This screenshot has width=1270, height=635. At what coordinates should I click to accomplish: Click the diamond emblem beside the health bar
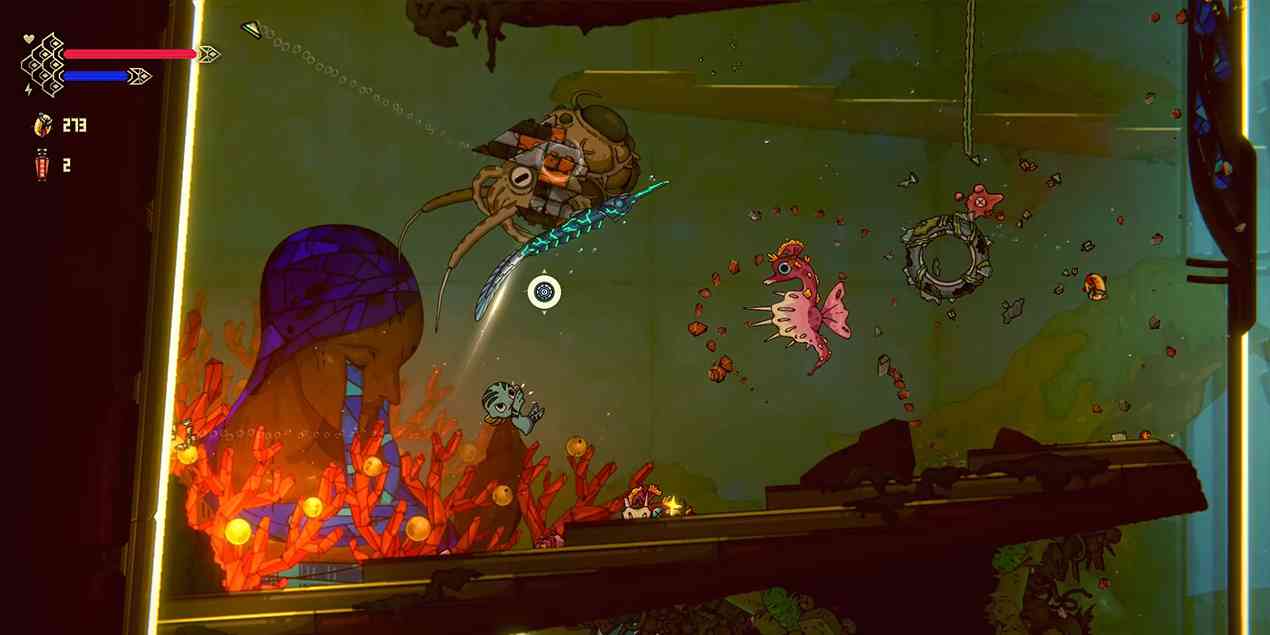[44, 65]
